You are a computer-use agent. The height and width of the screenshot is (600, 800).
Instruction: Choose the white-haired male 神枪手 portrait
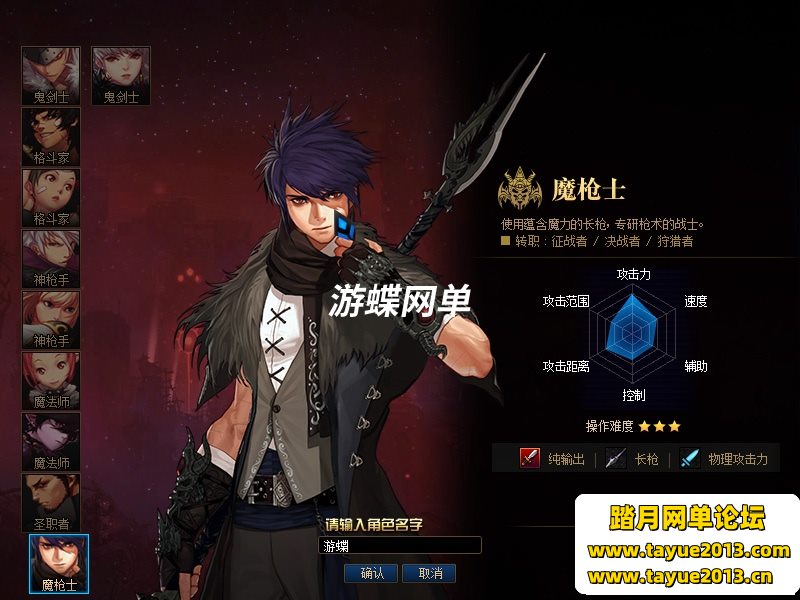51,259
